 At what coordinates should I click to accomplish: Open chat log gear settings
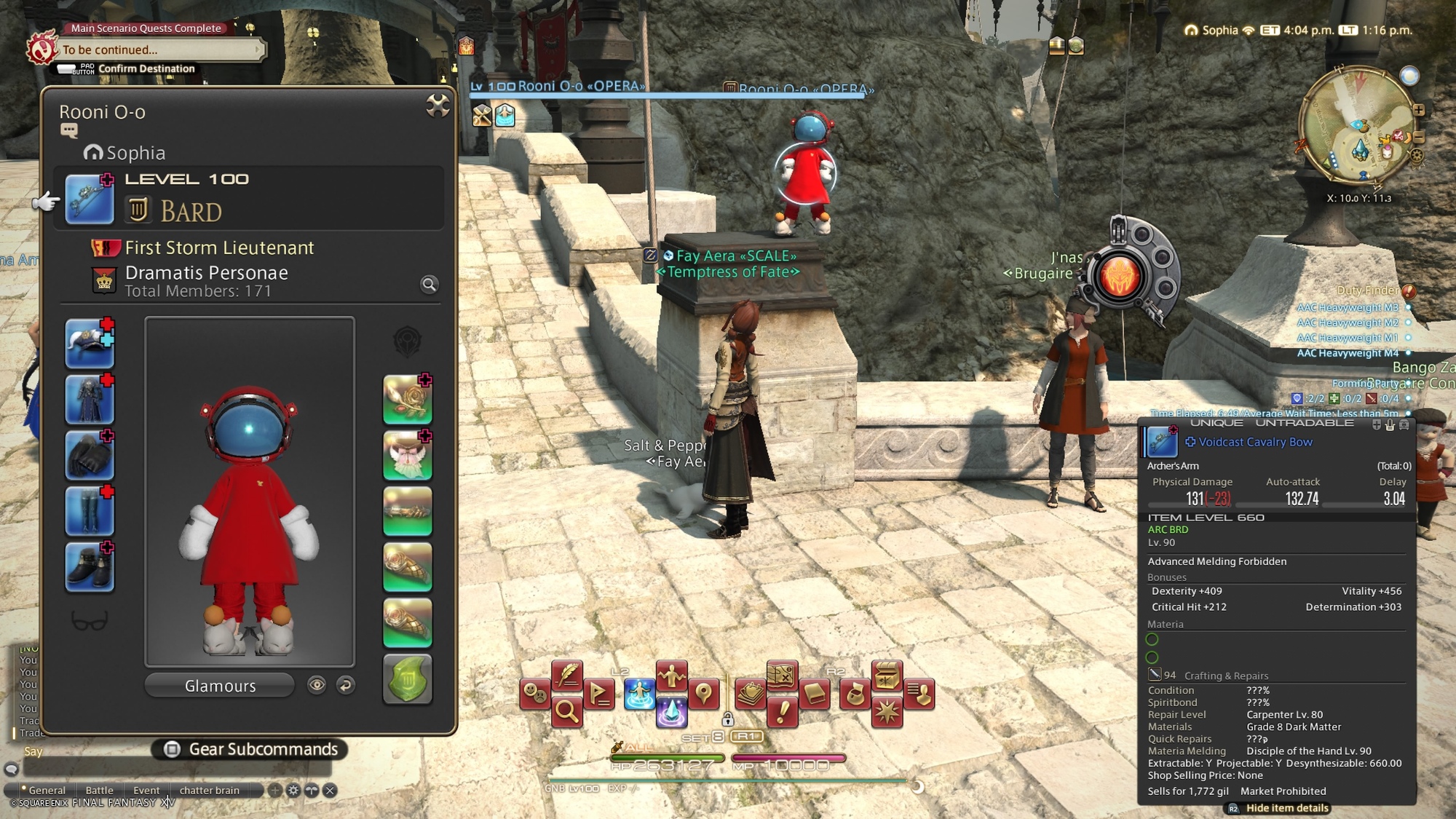tap(293, 791)
